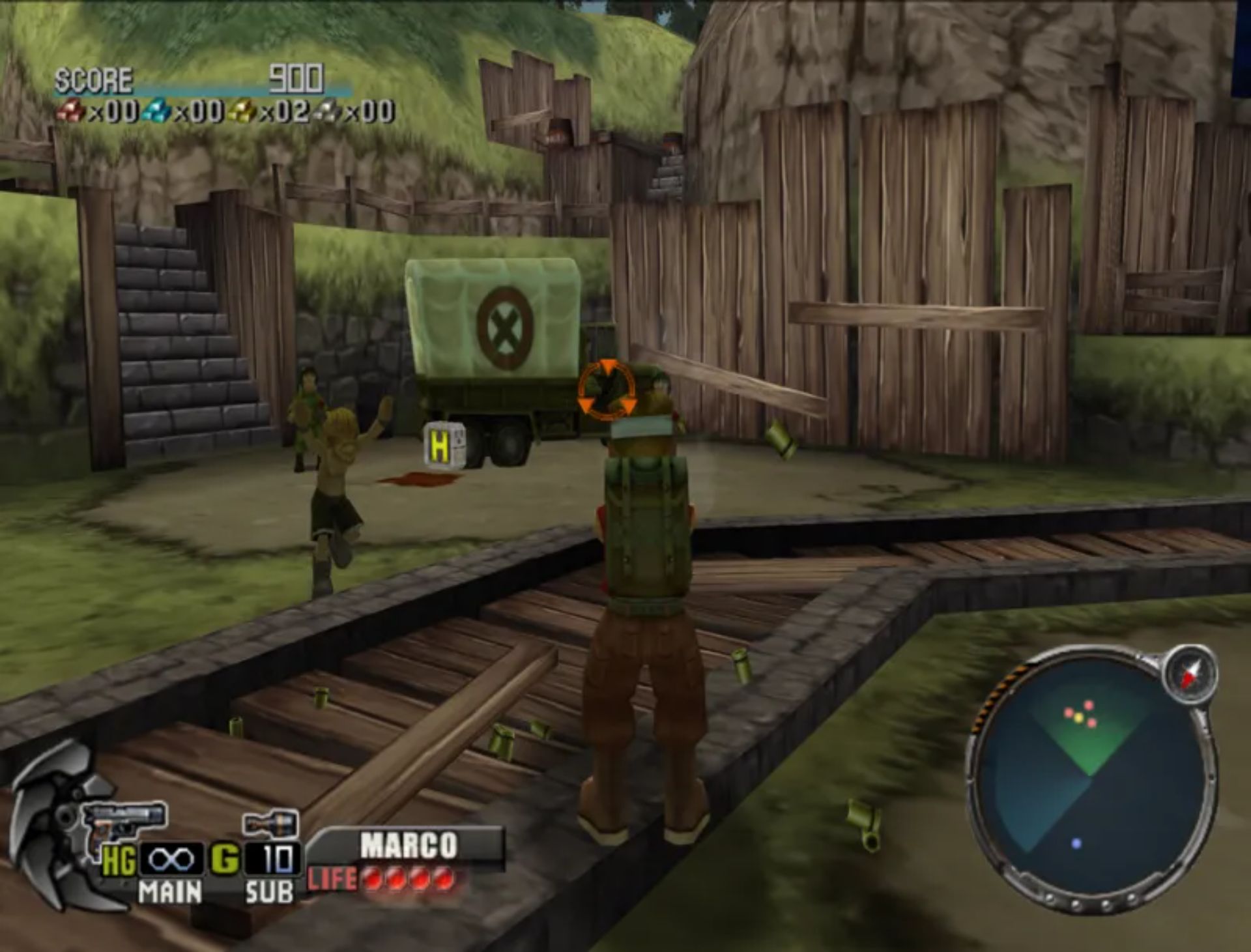Expand the MARCO nameplate panel
The width and height of the screenshot is (1251, 952).
click(410, 843)
